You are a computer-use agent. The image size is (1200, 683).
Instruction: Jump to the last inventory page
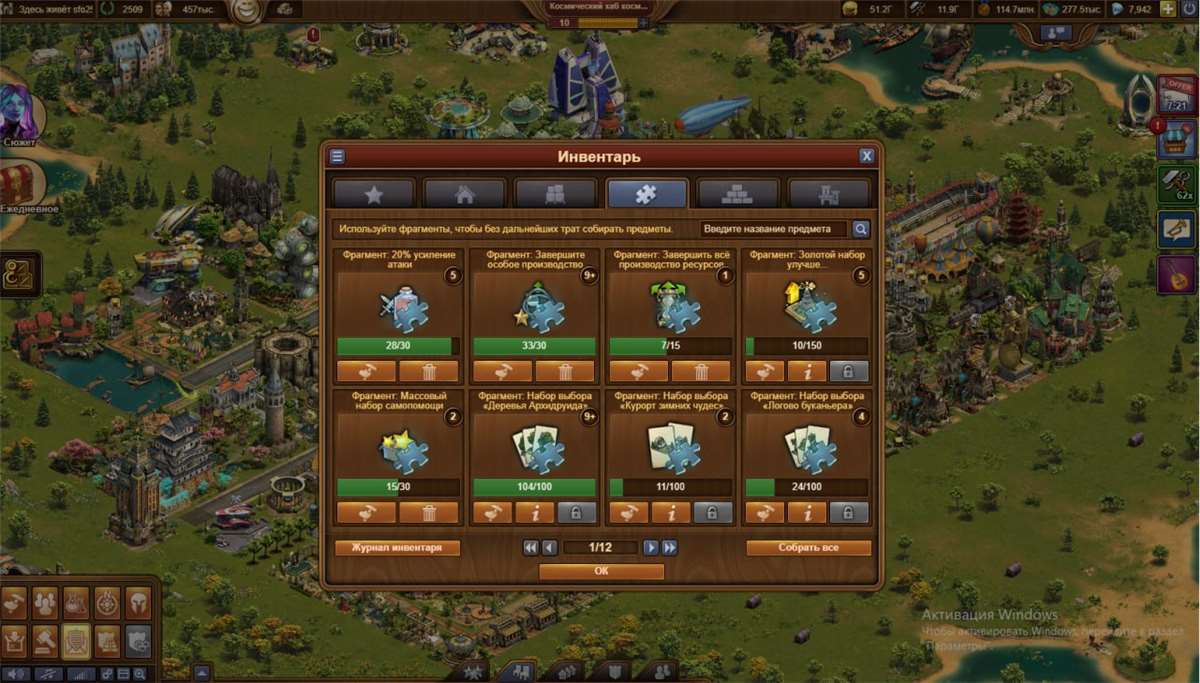670,548
